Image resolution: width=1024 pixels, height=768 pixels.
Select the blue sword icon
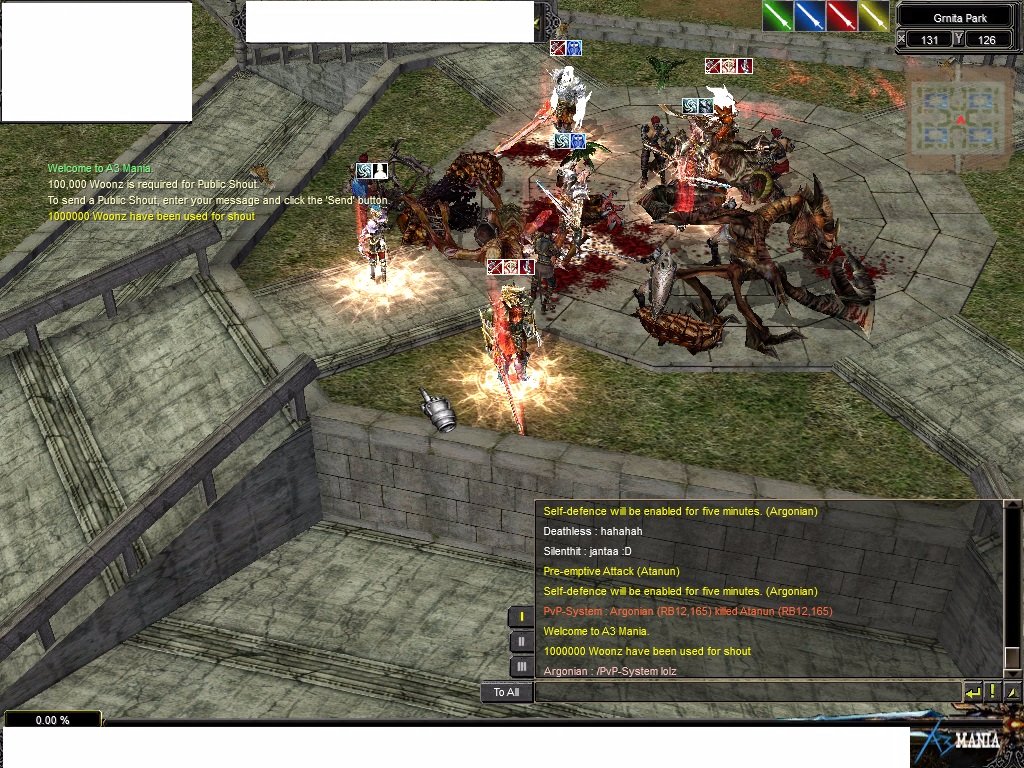coord(810,16)
